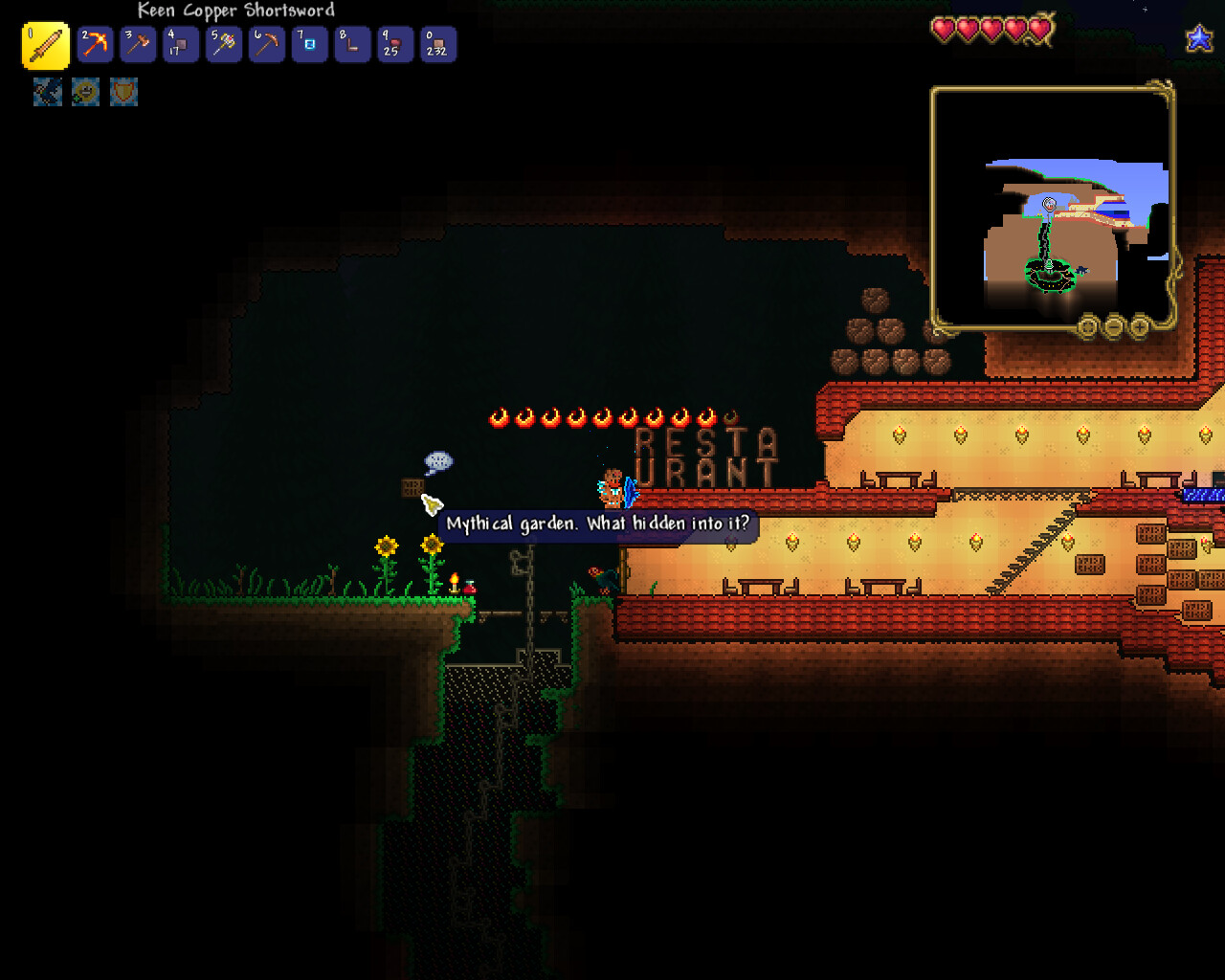Reset the minimap zoom level
Image resolution: width=1225 pixels, height=980 pixels.
coord(1087,327)
